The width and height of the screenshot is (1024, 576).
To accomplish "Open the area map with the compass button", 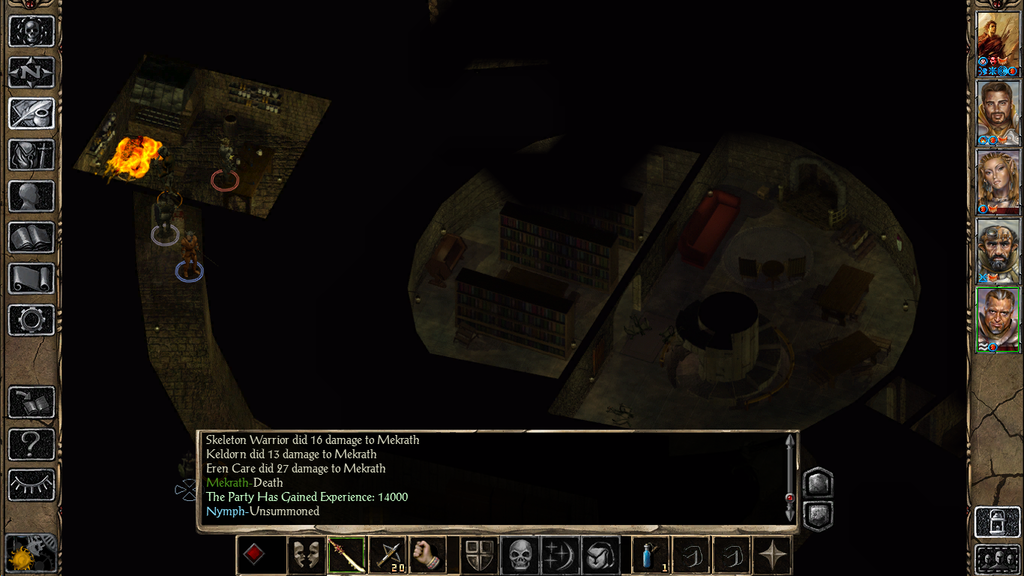I will [31, 72].
